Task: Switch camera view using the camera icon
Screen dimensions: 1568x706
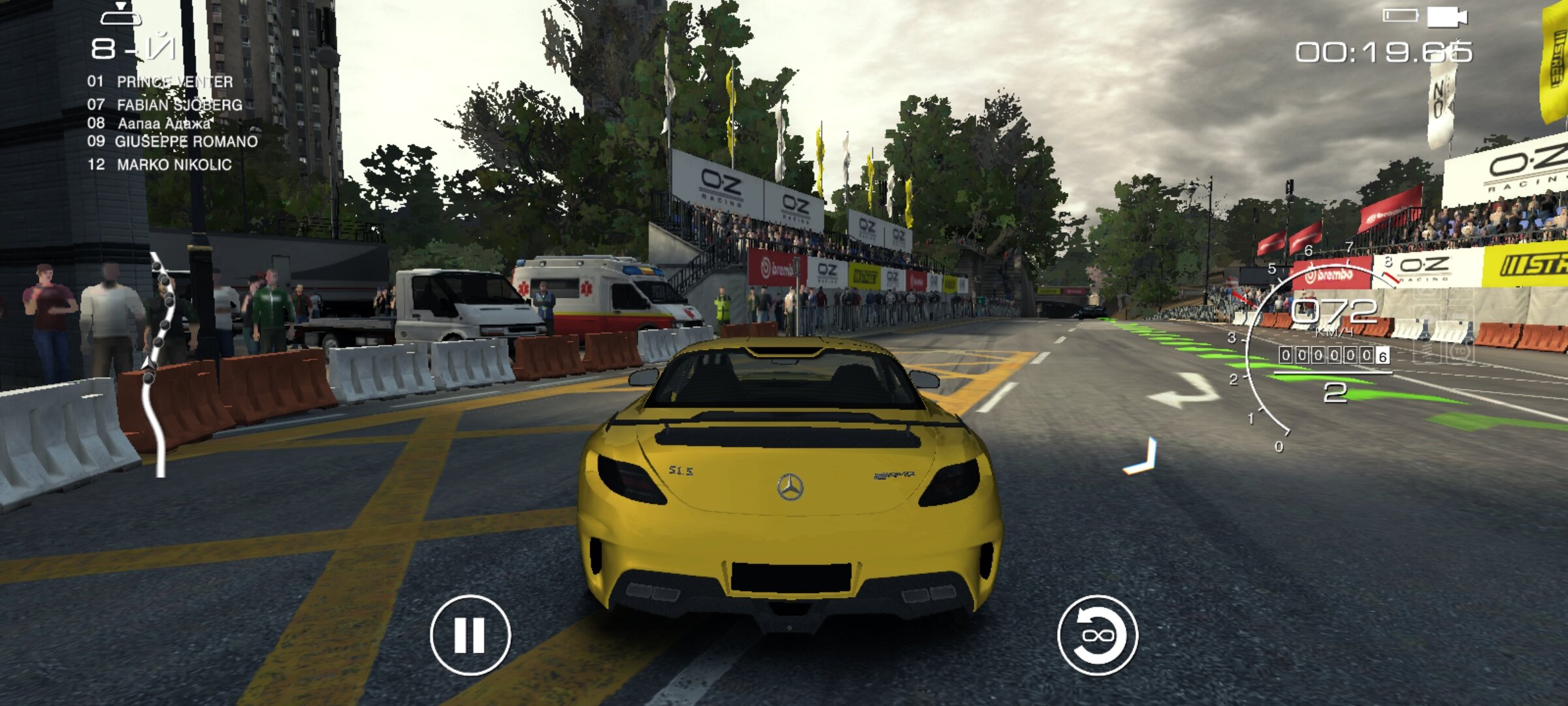Action: click(1446, 17)
